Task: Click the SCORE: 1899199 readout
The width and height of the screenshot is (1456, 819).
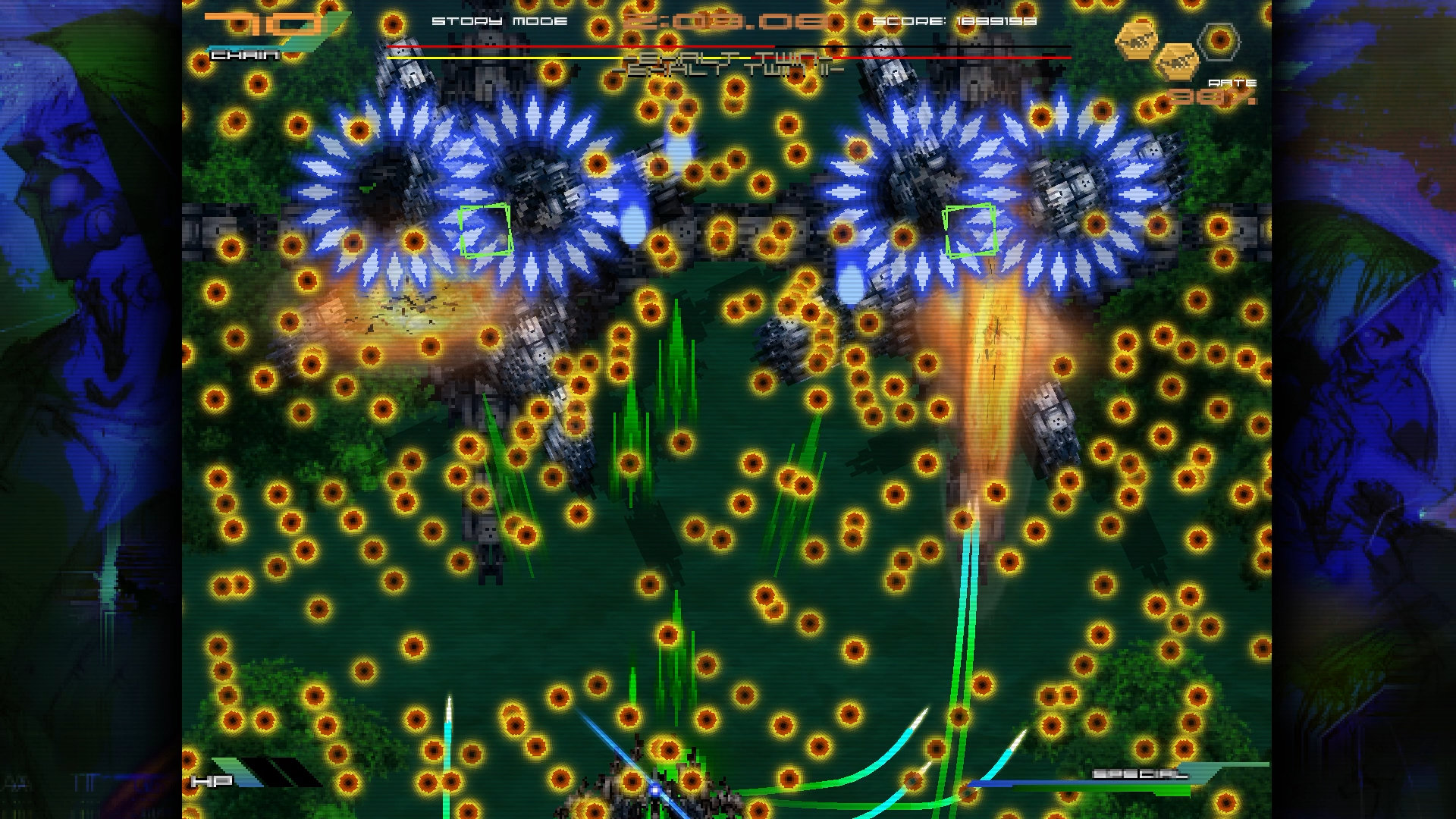Action: pos(955,21)
